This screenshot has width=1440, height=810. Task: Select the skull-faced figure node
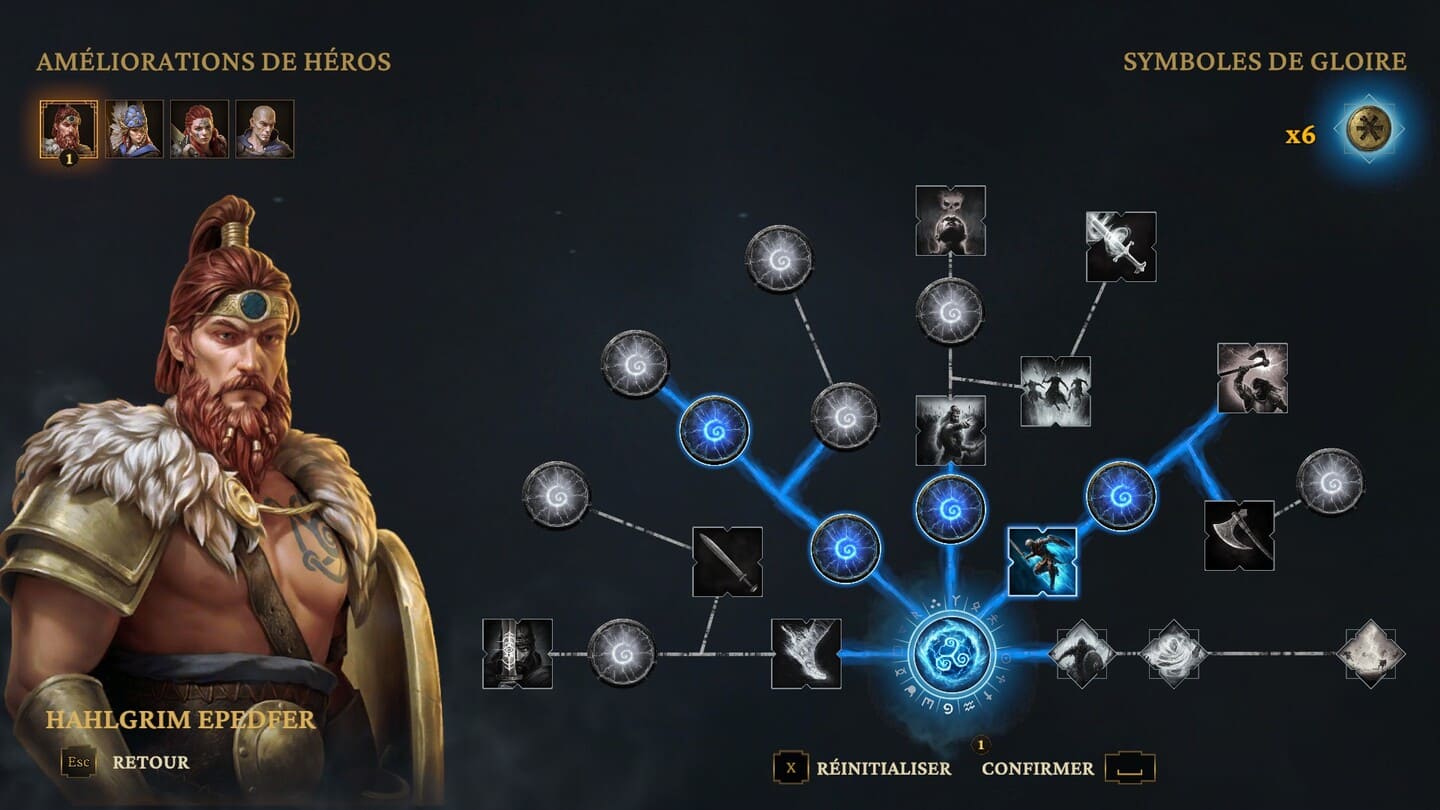point(950,220)
